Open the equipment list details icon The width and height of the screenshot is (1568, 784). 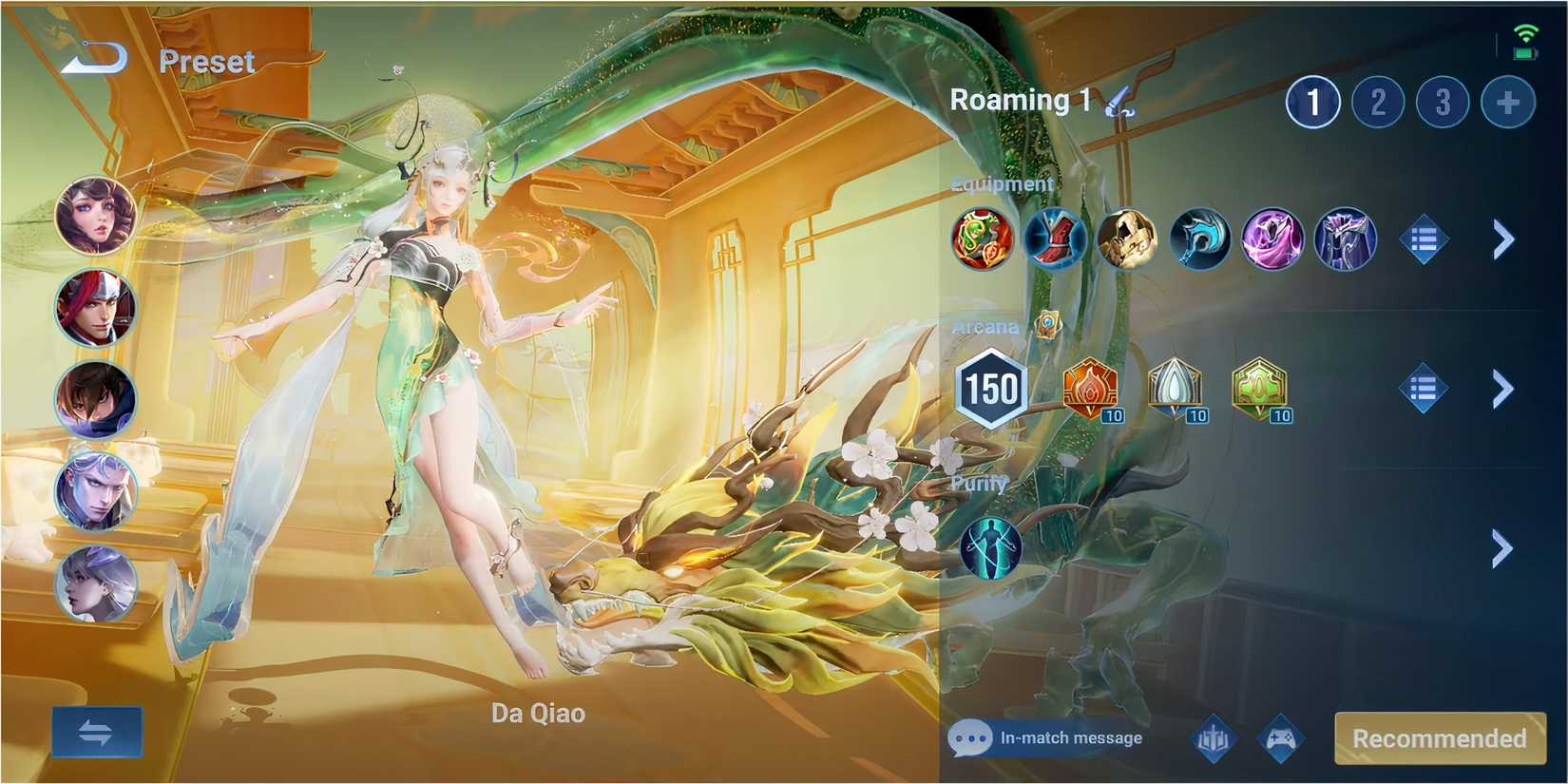(x=1426, y=239)
